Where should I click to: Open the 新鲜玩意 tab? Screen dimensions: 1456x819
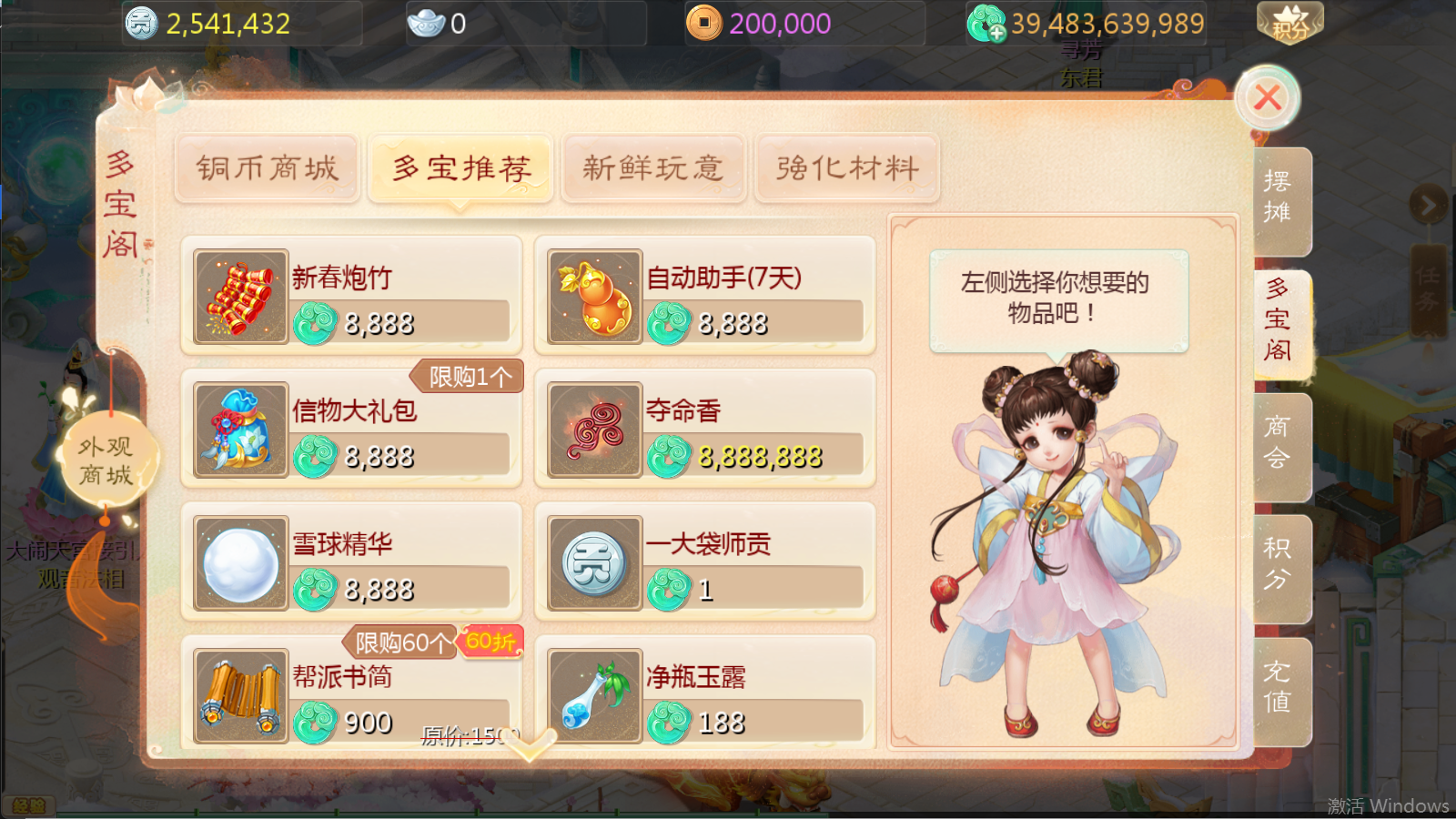coord(653,168)
